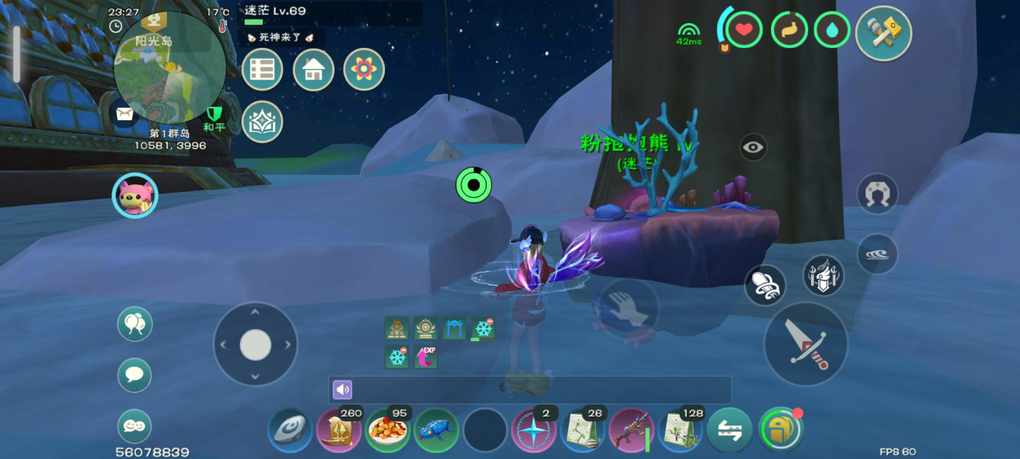This screenshot has width=1020, height=459.
Task: Open the chat speech bubble
Action: pyautogui.click(x=135, y=375)
